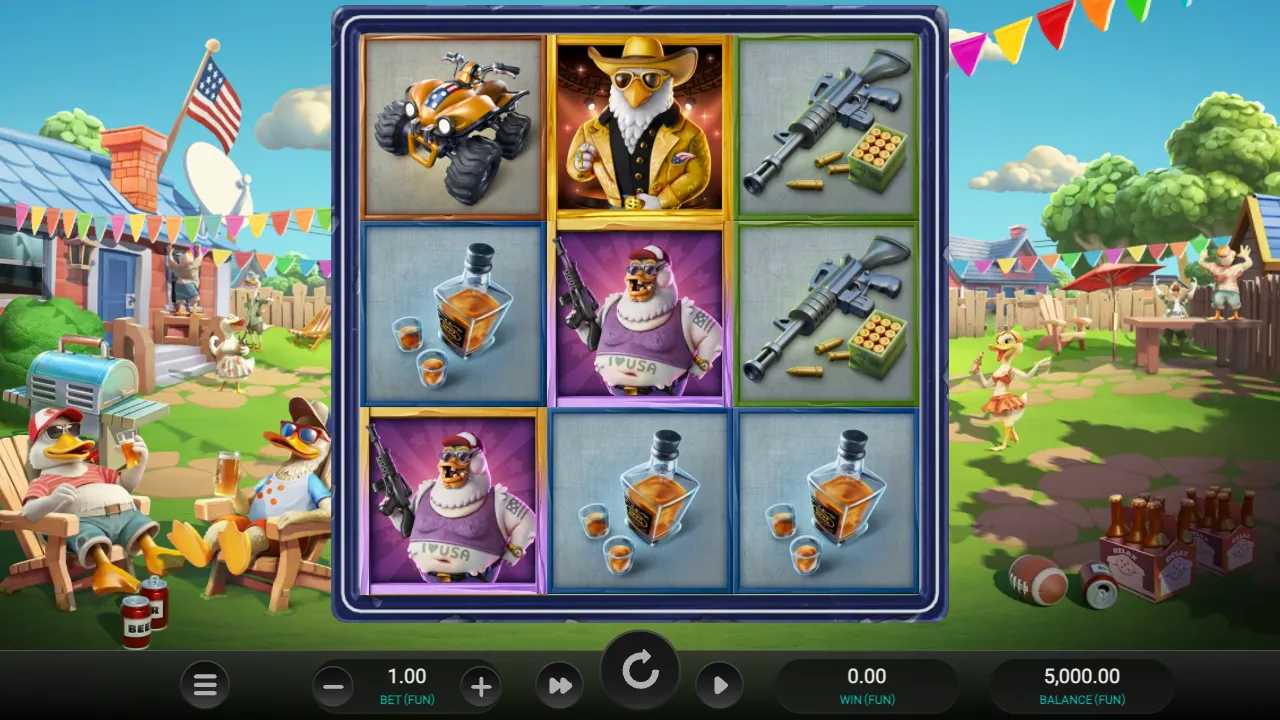Adjust bet amount showing 1.00

pos(406,676)
